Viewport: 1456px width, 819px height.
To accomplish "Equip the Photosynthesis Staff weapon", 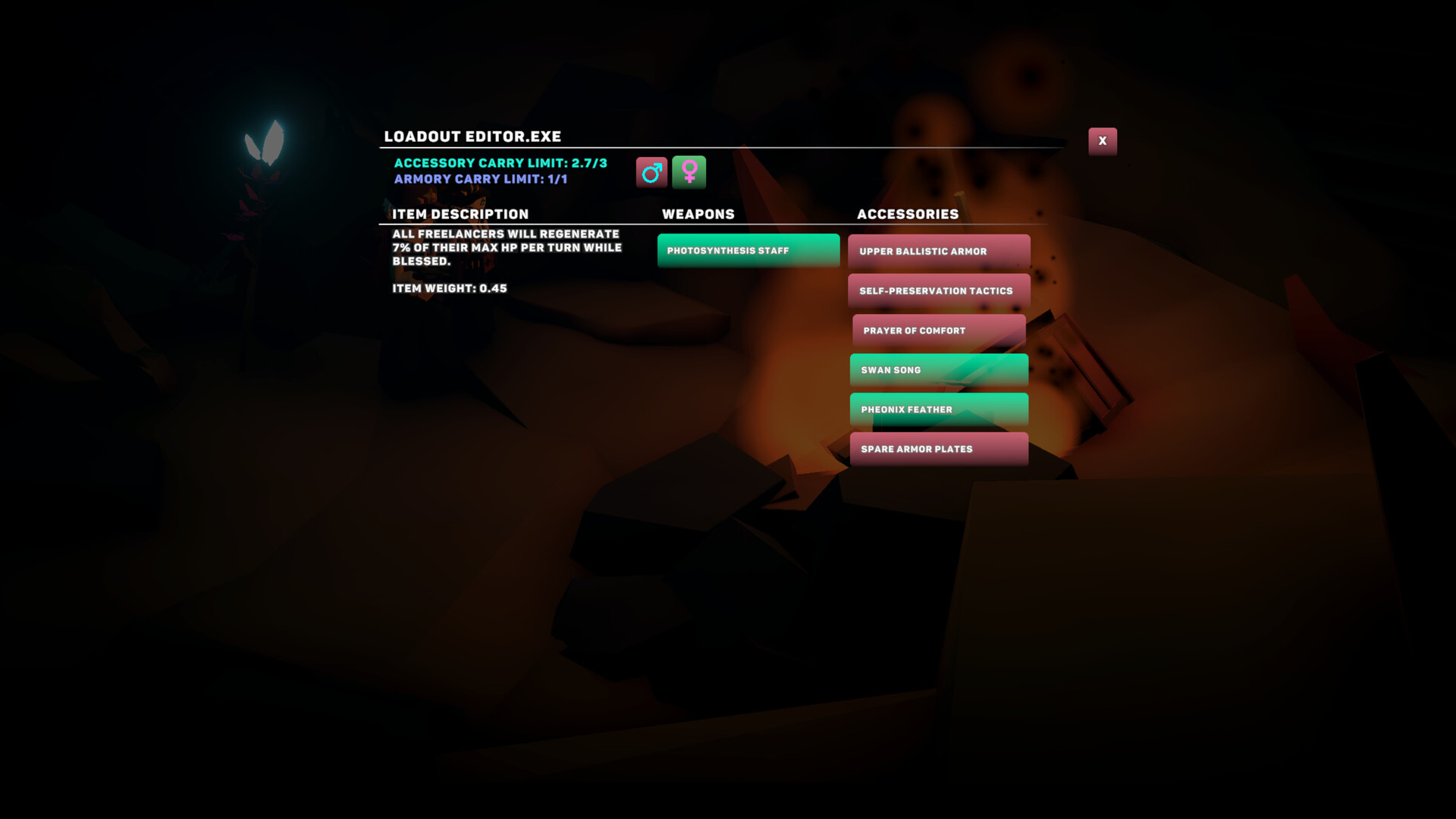I will [x=748, y=250].
